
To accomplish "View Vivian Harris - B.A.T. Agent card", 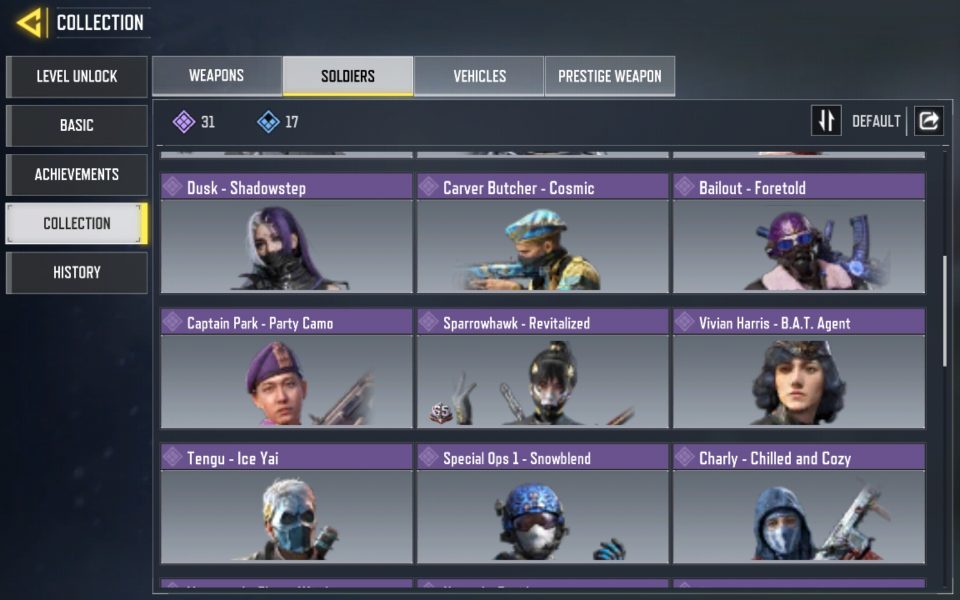I will (x=798, y=369).
